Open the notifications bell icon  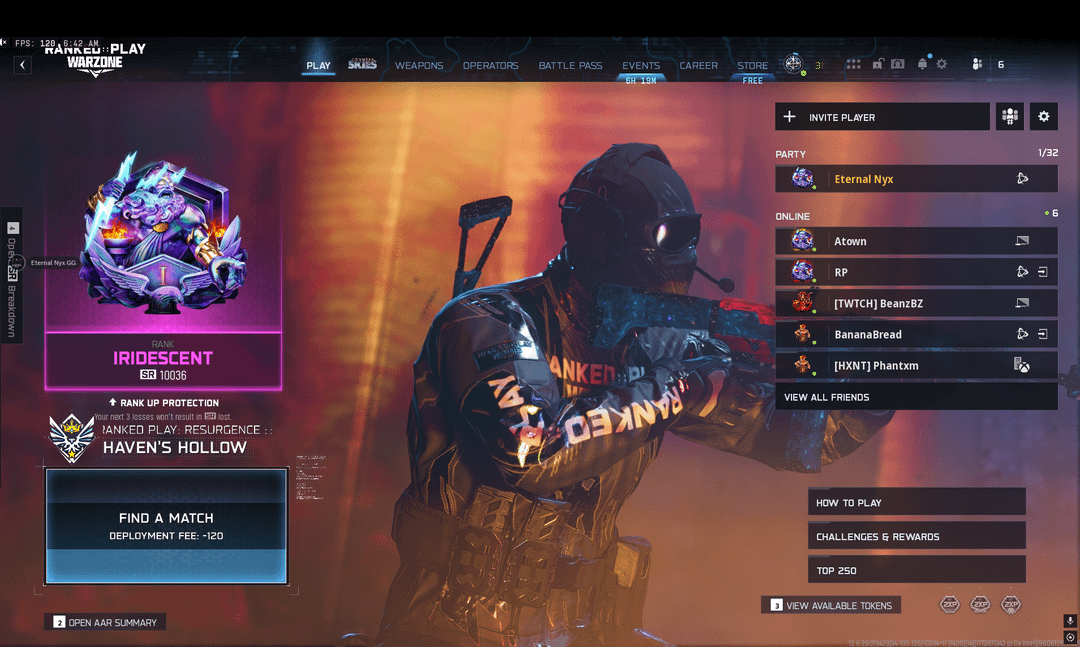[x=922, y=65]
